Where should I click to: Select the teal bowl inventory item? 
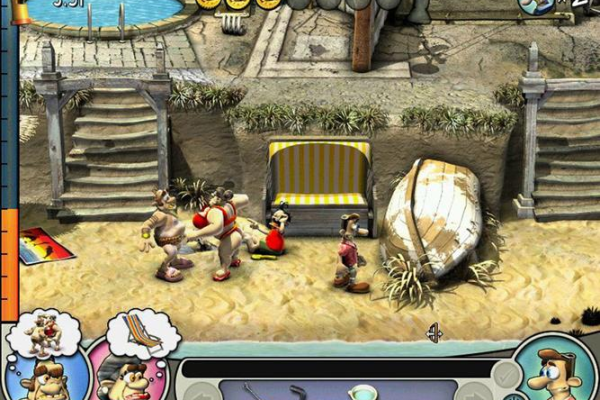(362, 392)
